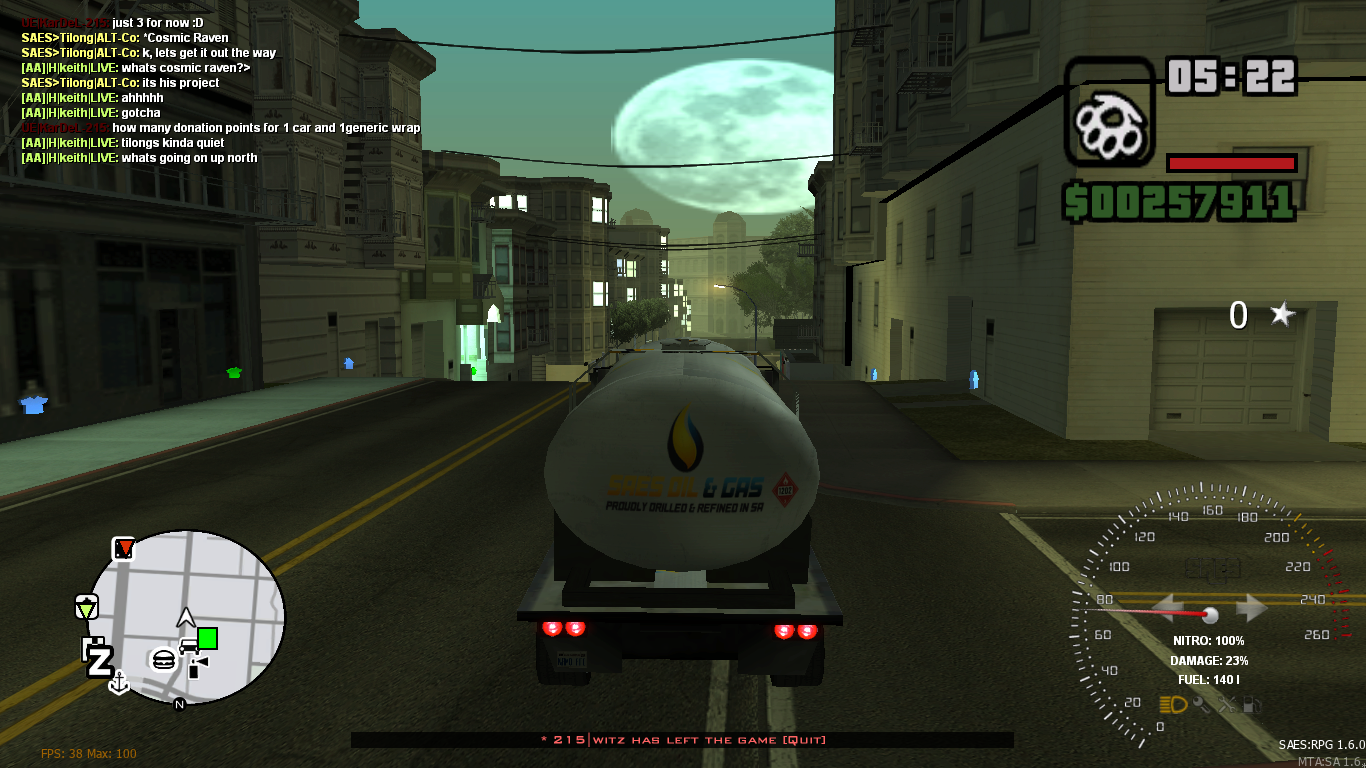
Task: Click the Zero 'Z' shop blip on radar
Action: 101,660
